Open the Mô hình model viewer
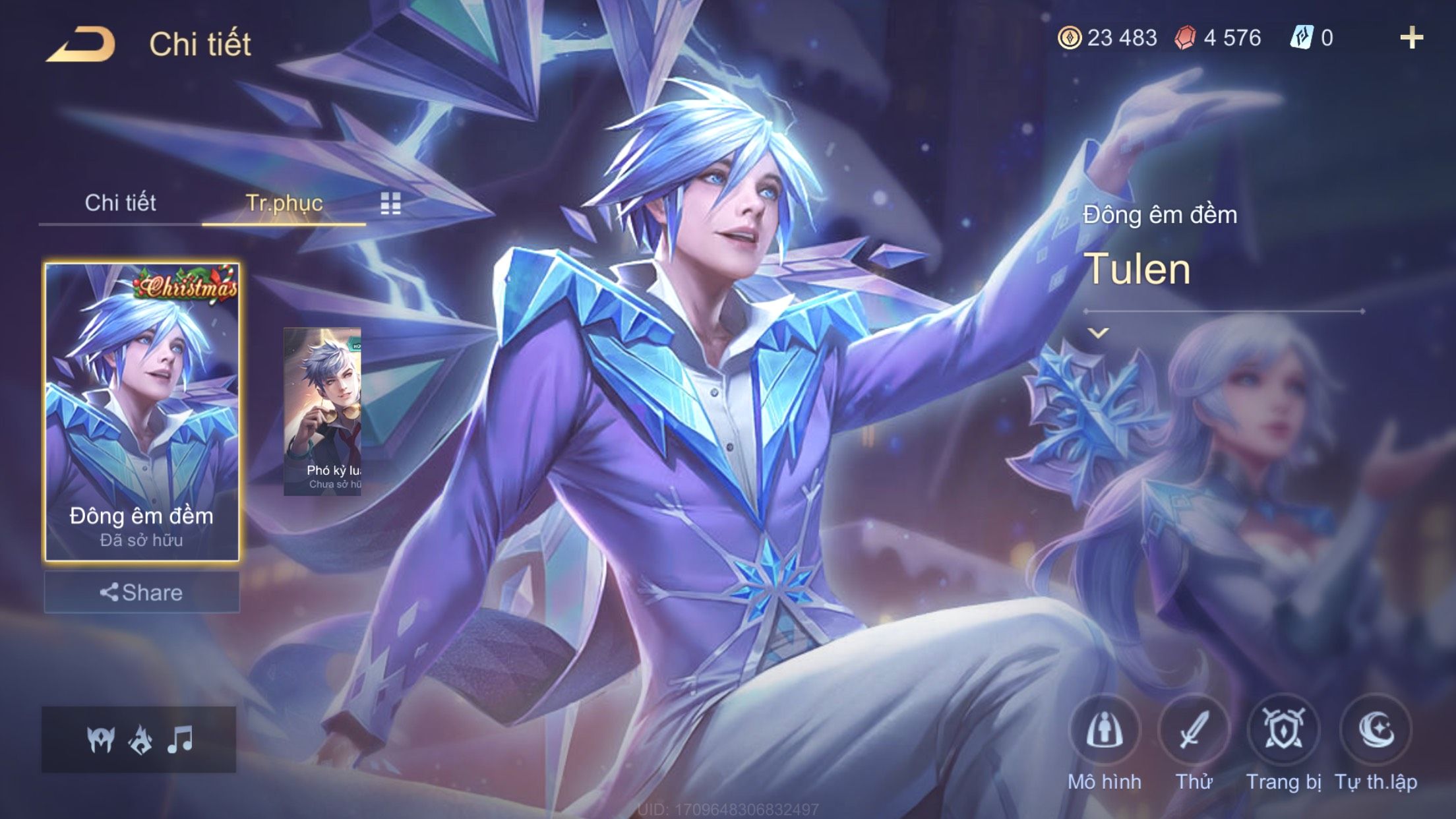This screenshot has width=1456, height=819. [1105, 731]
